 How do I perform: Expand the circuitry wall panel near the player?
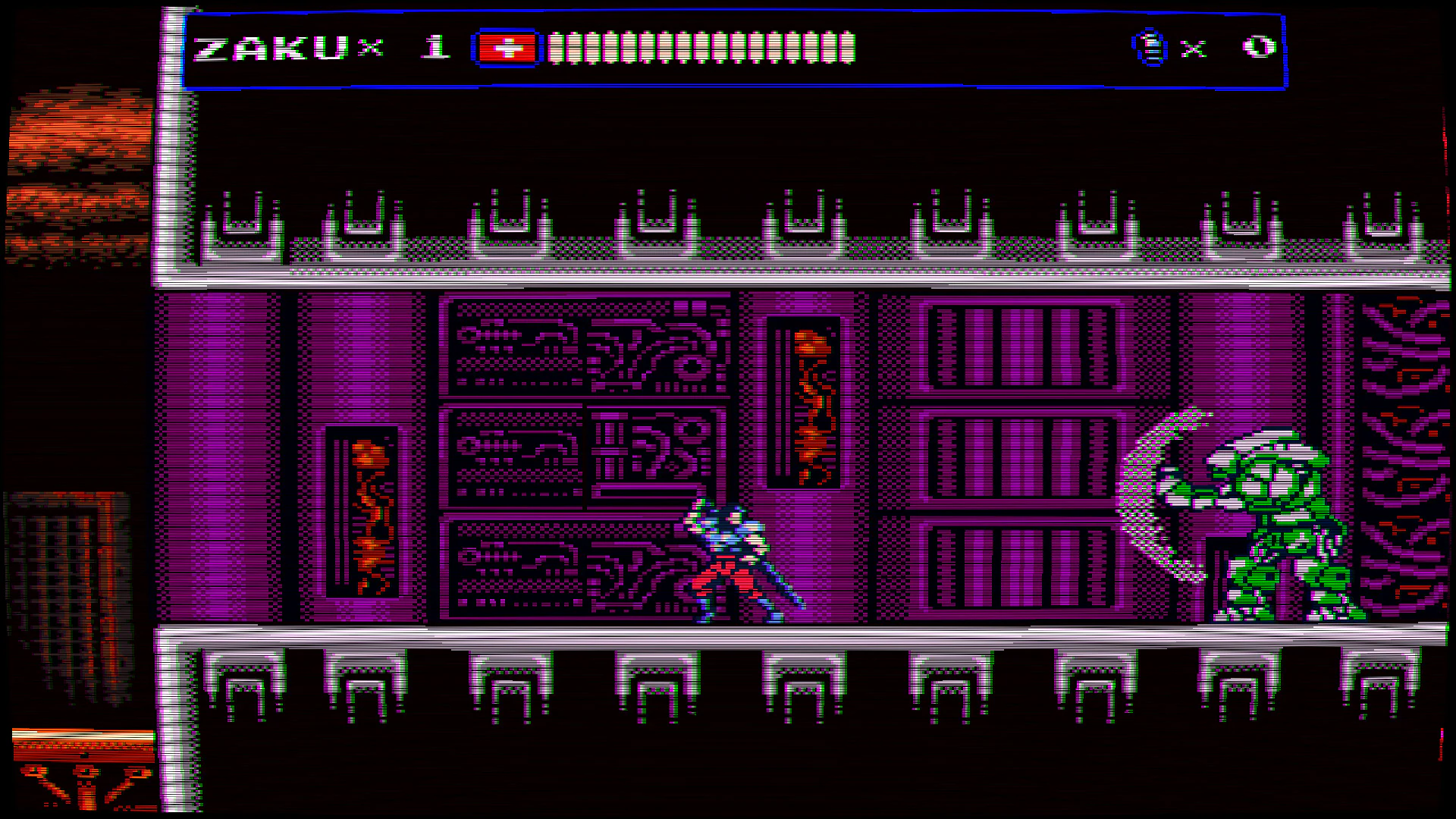(584, 455)
